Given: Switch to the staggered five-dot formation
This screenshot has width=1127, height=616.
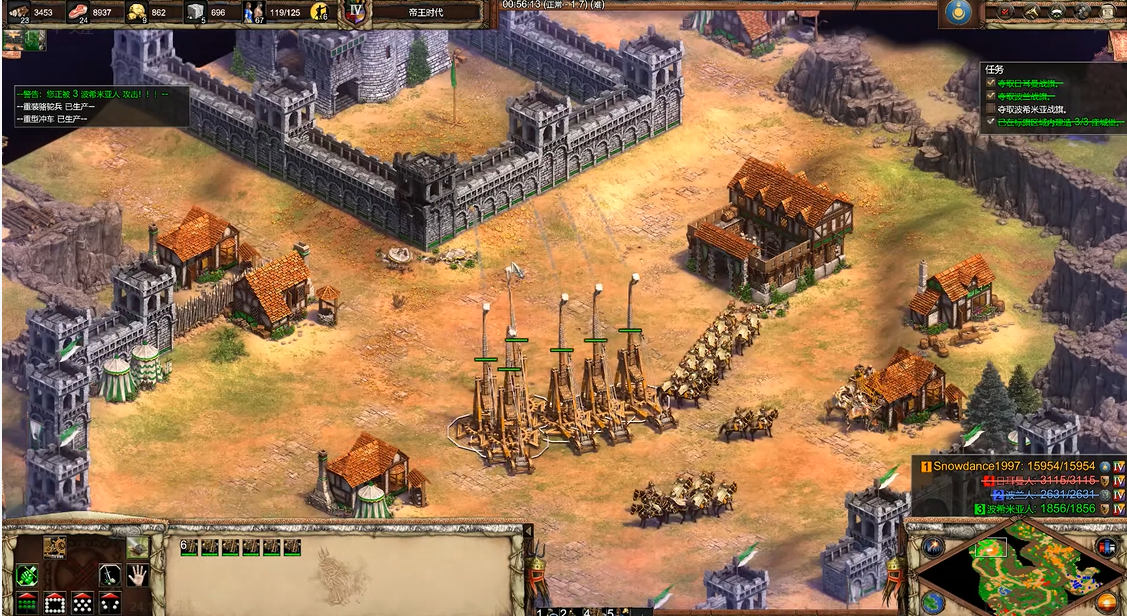Looking at the screenshot, I should pos(82,603).
